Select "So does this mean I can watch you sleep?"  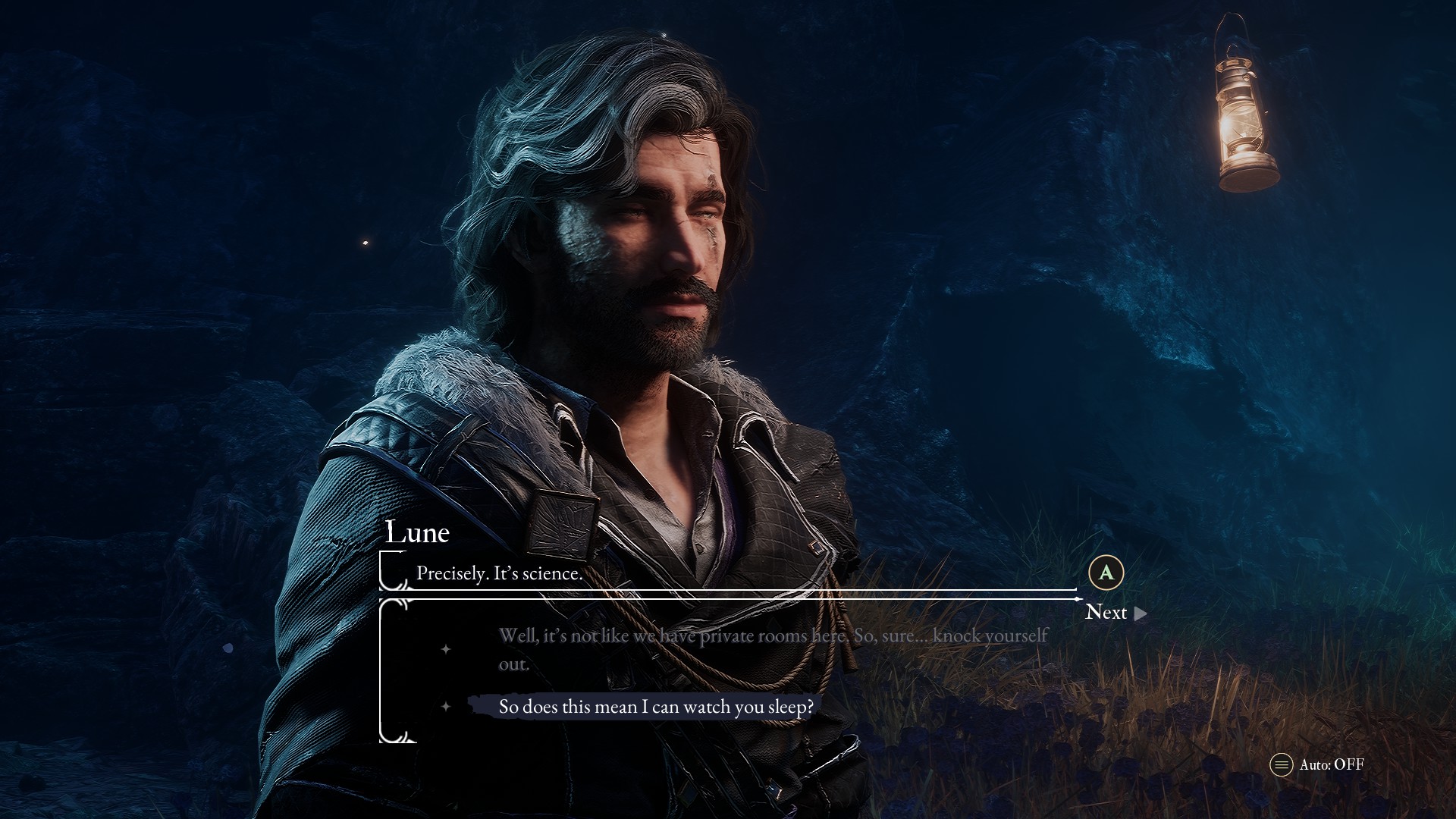(655, 707)
